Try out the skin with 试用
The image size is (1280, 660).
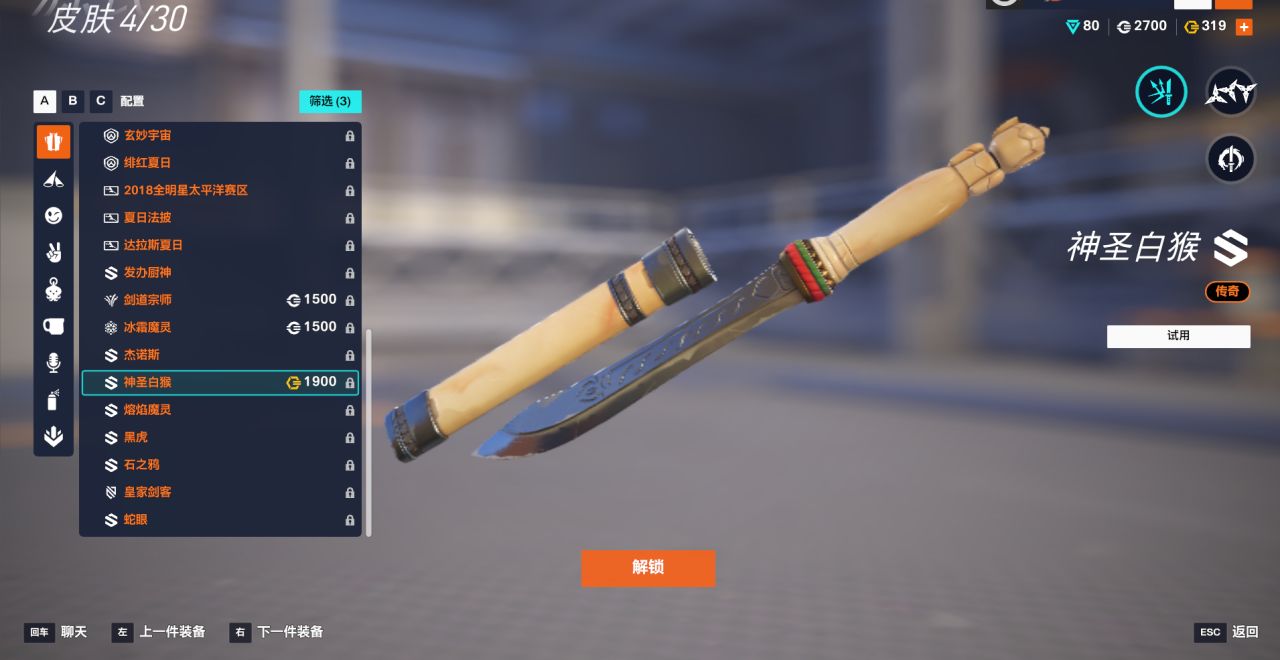(x=1178, y=336)
